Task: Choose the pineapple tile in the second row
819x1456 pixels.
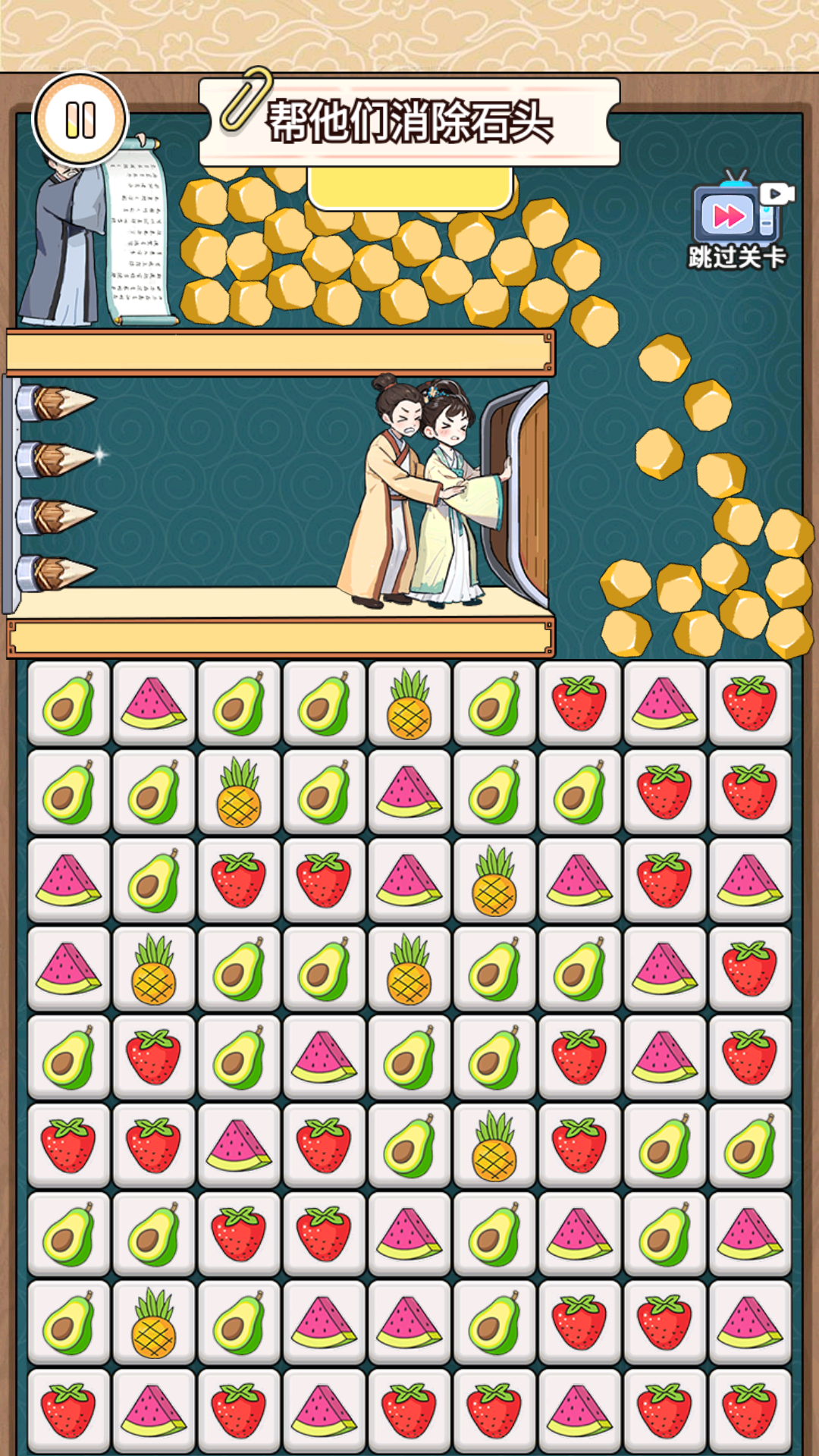Action: coord(239,792)
